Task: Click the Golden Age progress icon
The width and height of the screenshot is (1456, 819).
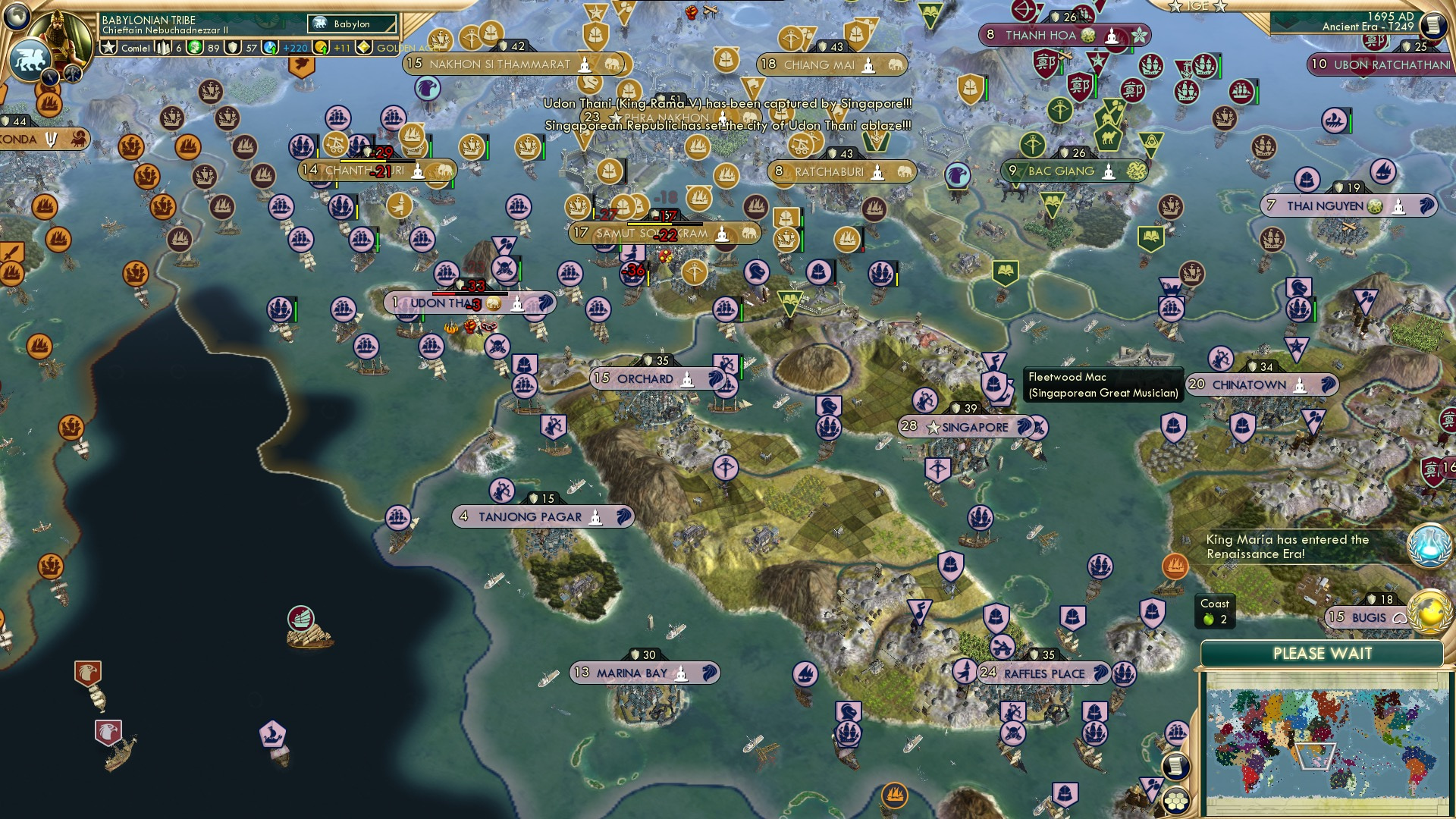Action: [365, 48]
